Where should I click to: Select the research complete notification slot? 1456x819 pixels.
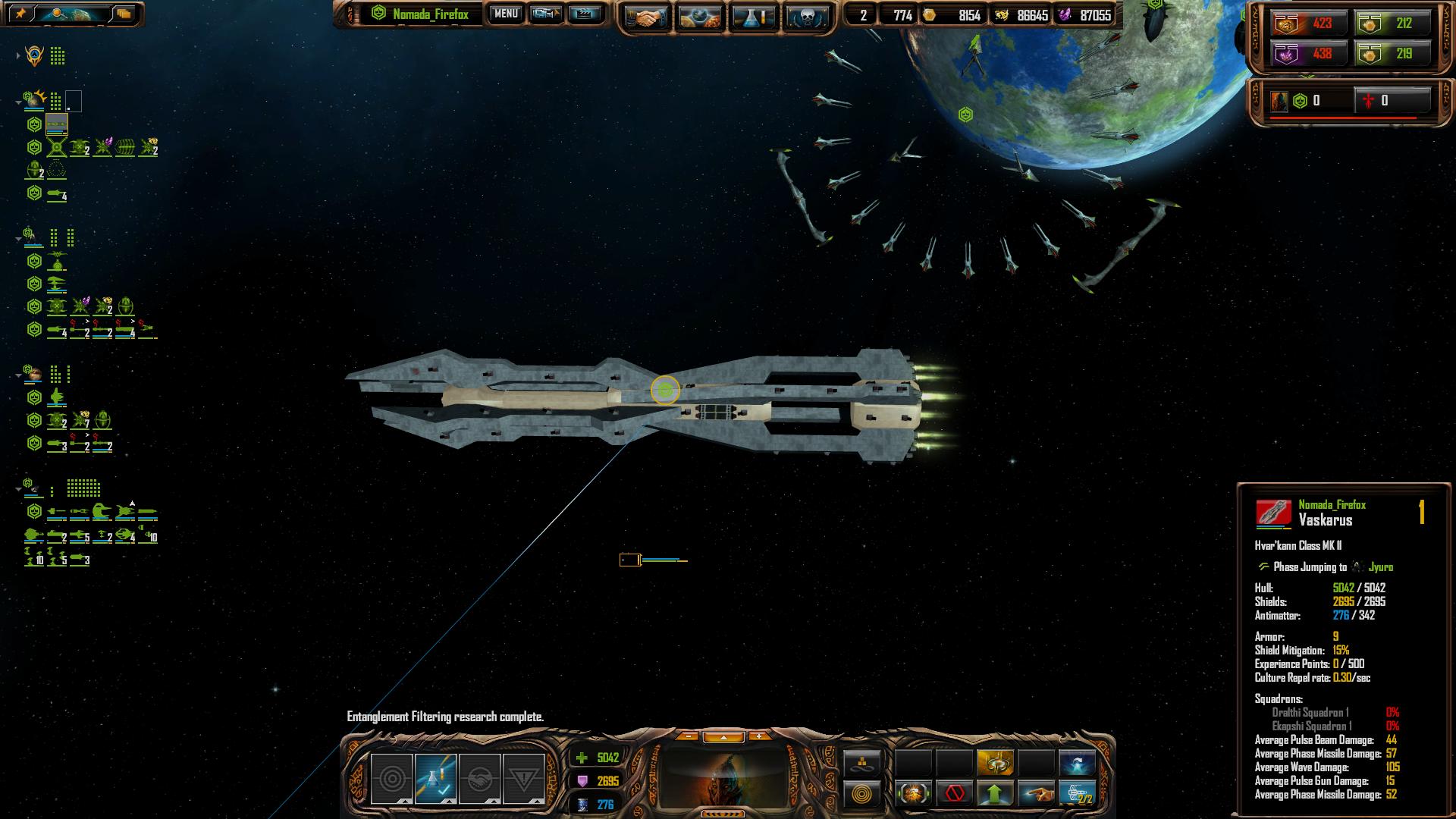pyautogui.click(x=435, y=779)
